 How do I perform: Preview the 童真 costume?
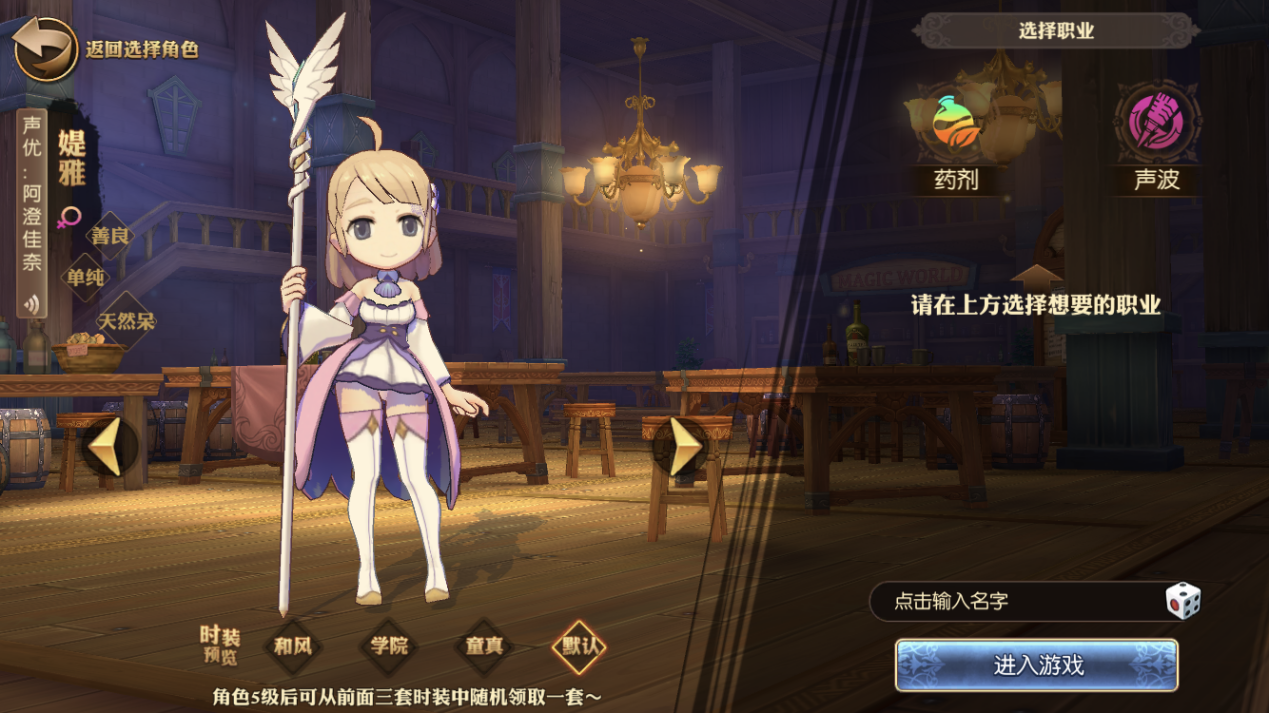(484, 646)
